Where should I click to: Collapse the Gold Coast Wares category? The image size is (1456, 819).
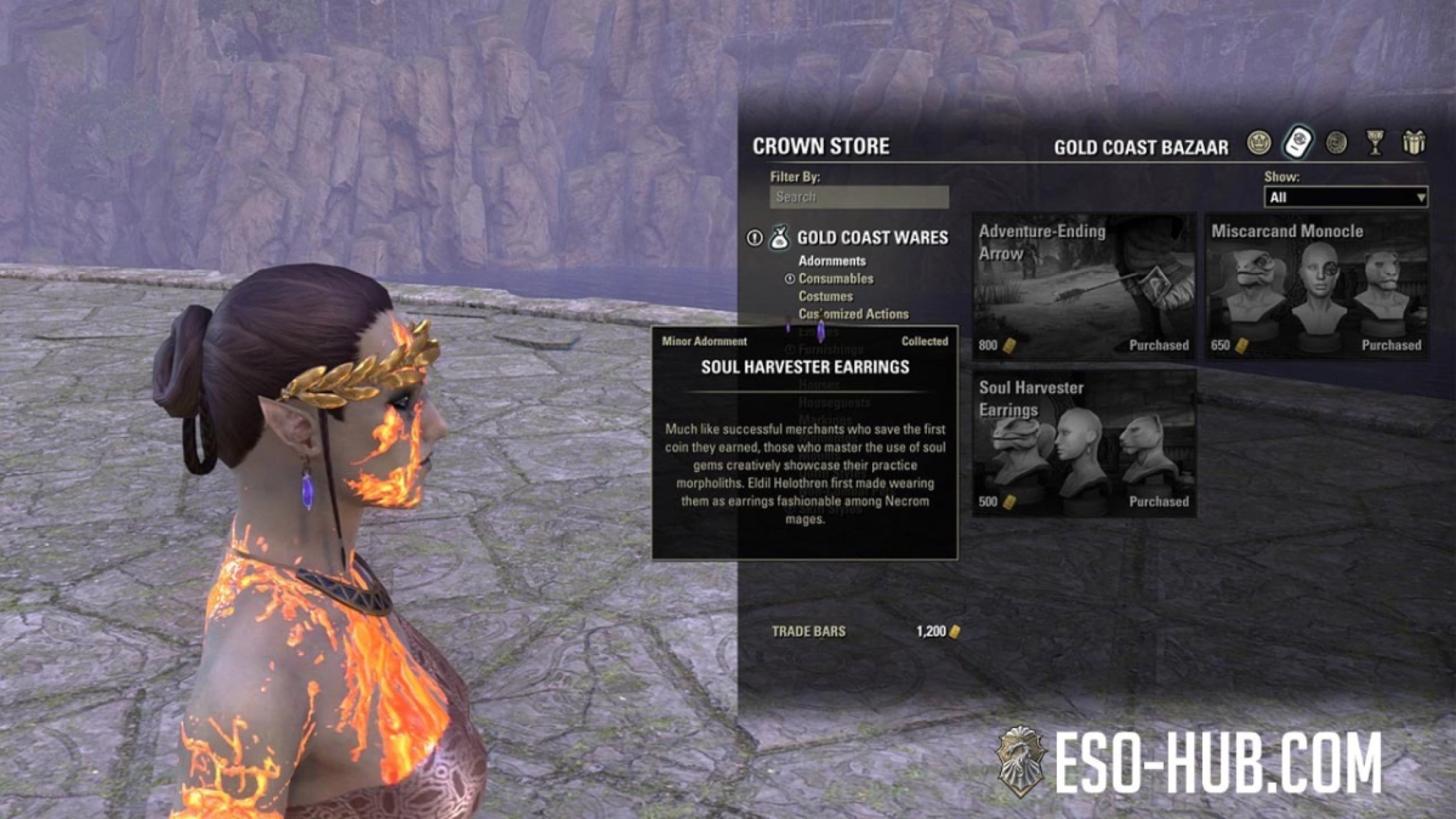(x=872, y=238)
